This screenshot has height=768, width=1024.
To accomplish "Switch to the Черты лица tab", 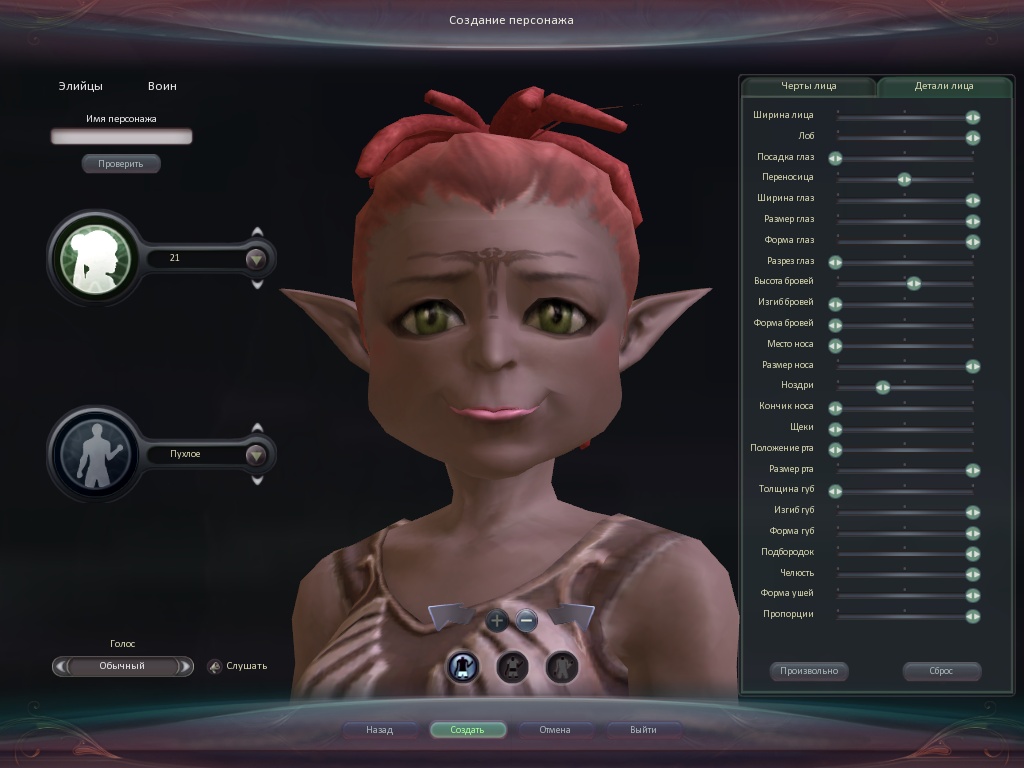I will coord(809,86).
